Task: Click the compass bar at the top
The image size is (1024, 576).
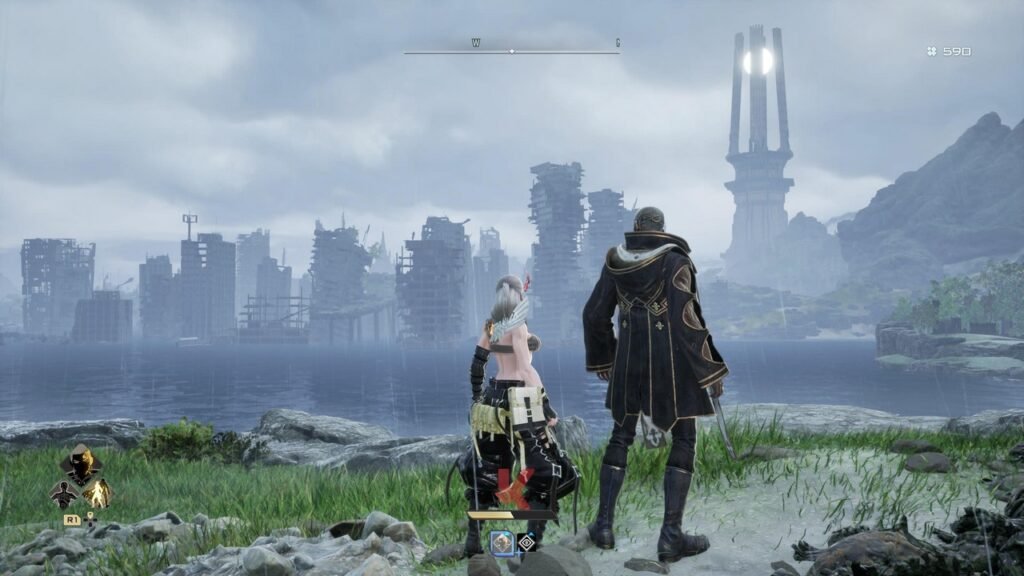Action: [511, 50]
